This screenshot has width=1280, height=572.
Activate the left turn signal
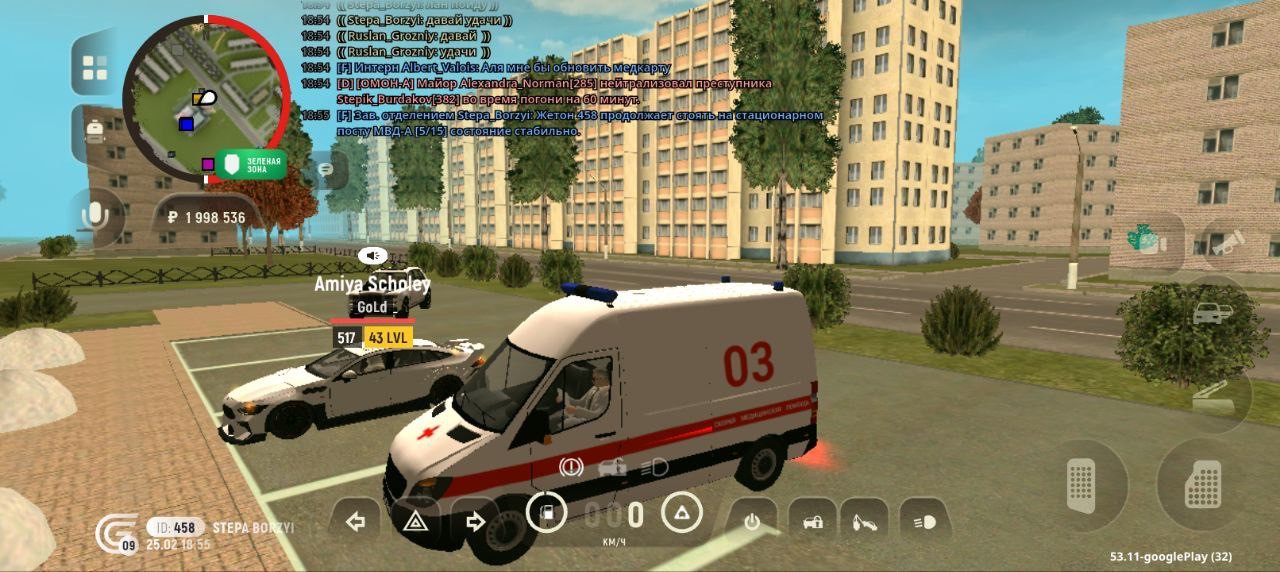coord(355,521)
